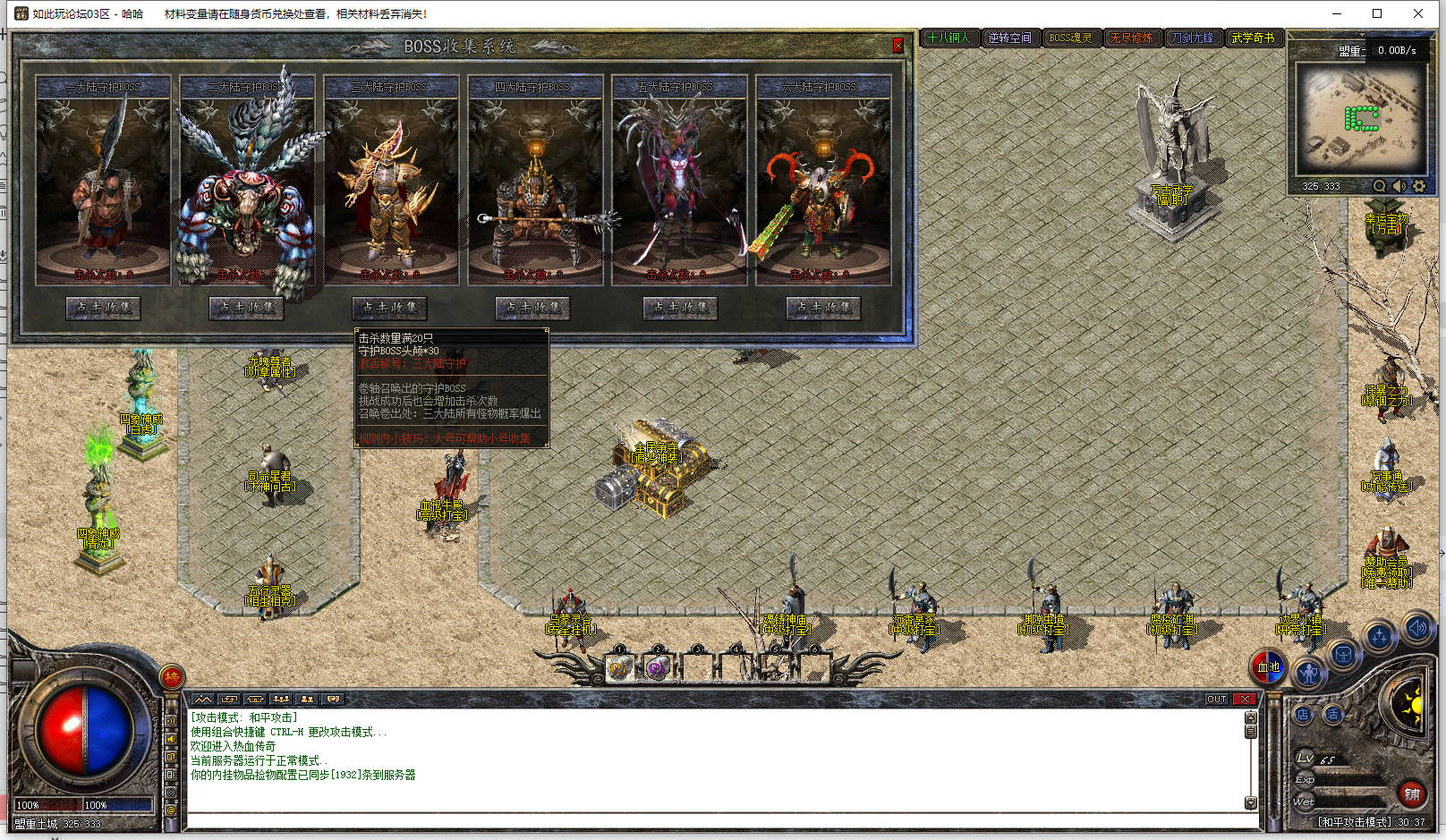Open the 店 shop button
1446x840 pixels.
click(x=1303, y=714)
